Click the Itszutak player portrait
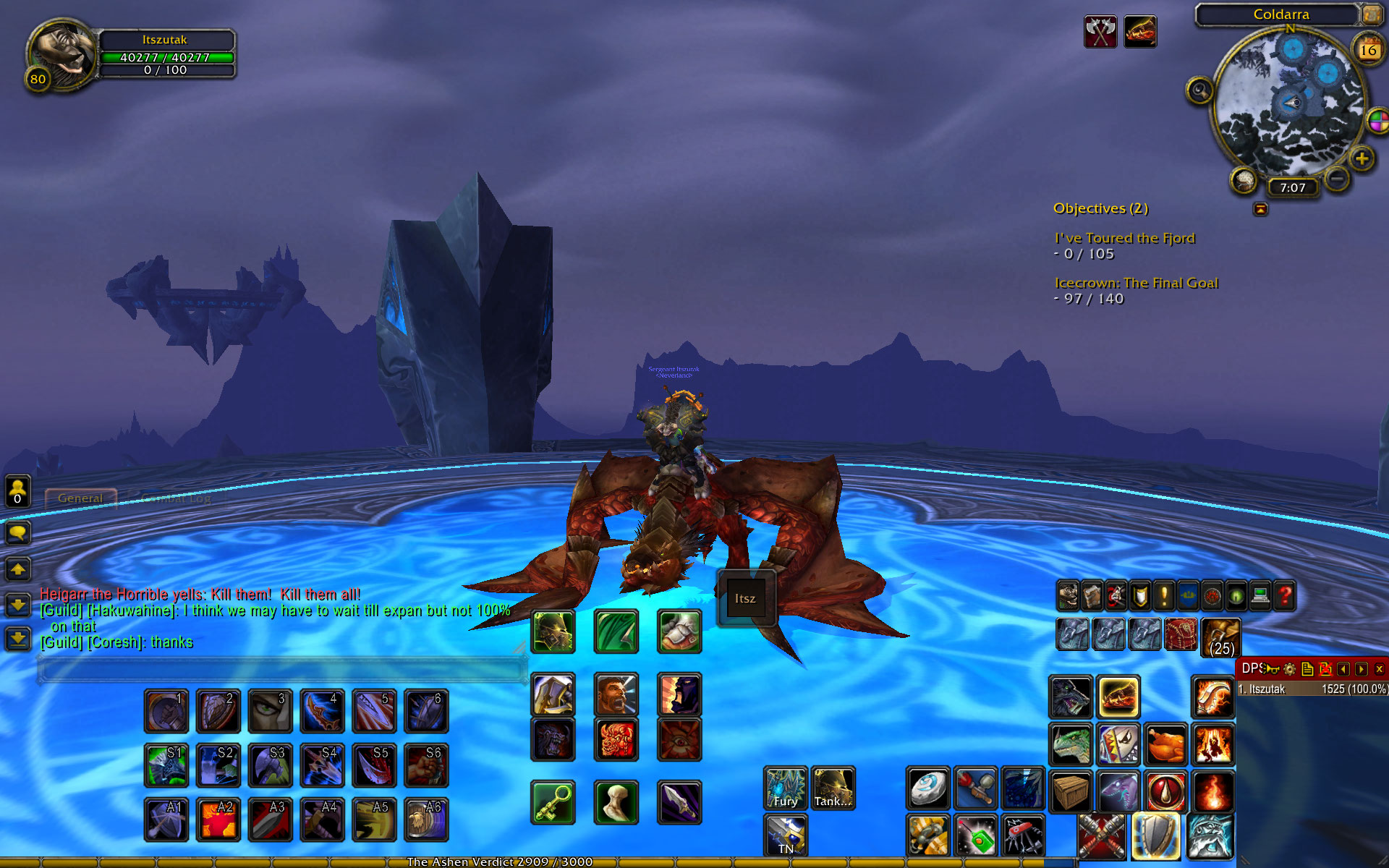Screen dimensions: 1389x868 [x=63, y=52]
